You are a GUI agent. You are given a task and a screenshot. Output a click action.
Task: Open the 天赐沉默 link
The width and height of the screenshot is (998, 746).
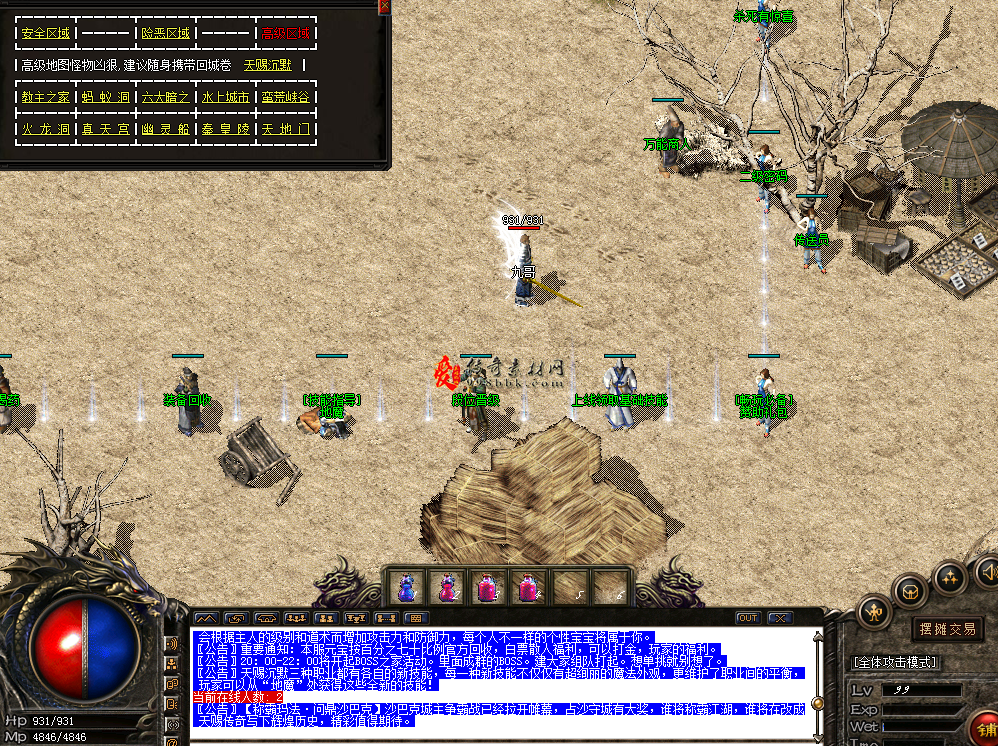point(268,65)
